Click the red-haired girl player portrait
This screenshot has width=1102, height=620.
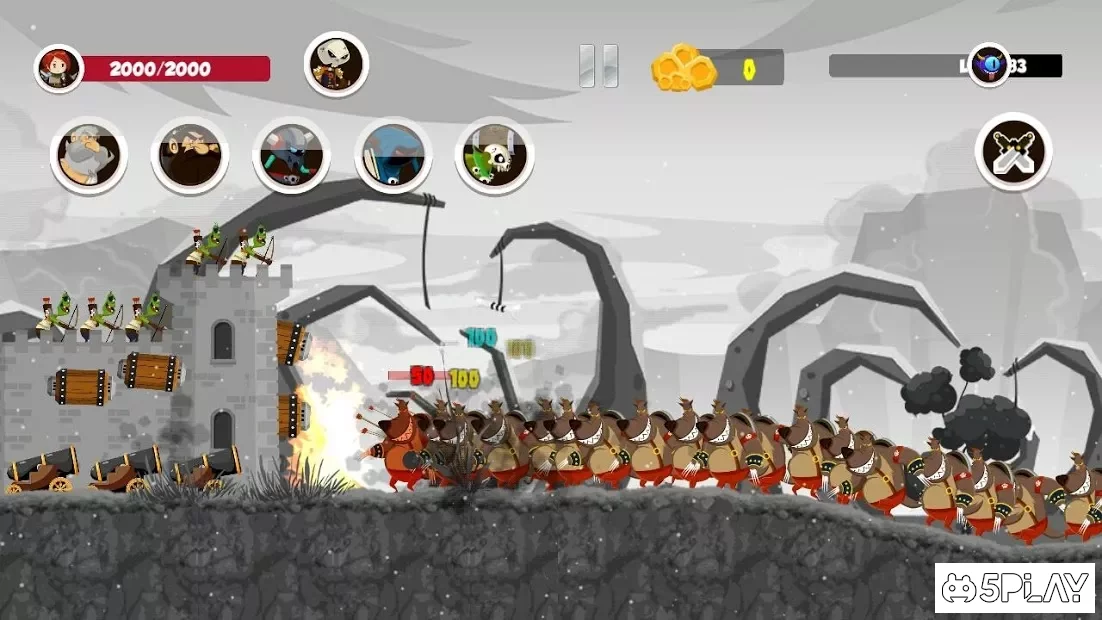(58, 69)
